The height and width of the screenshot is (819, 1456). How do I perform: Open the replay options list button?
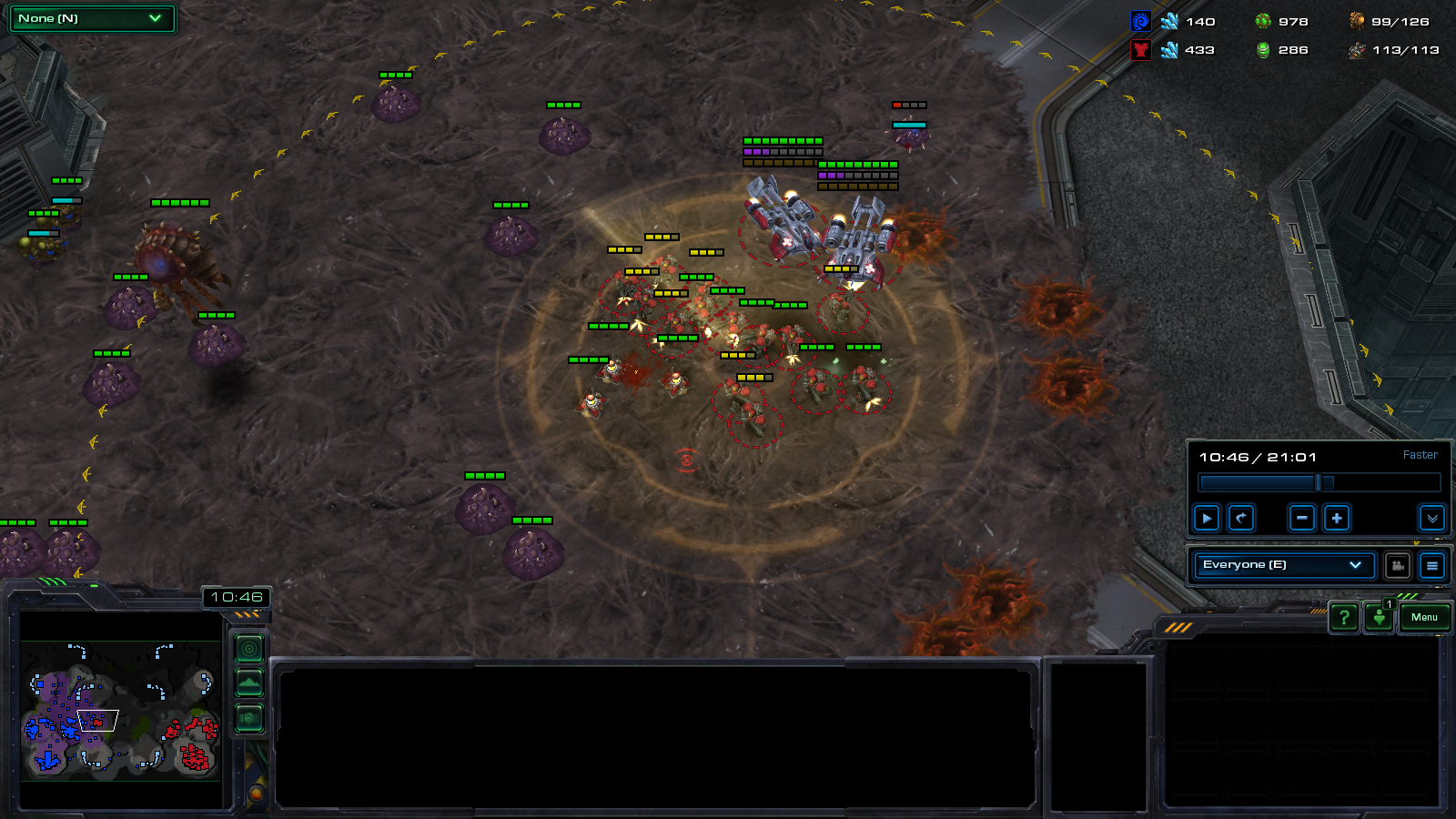point(1432,566)
